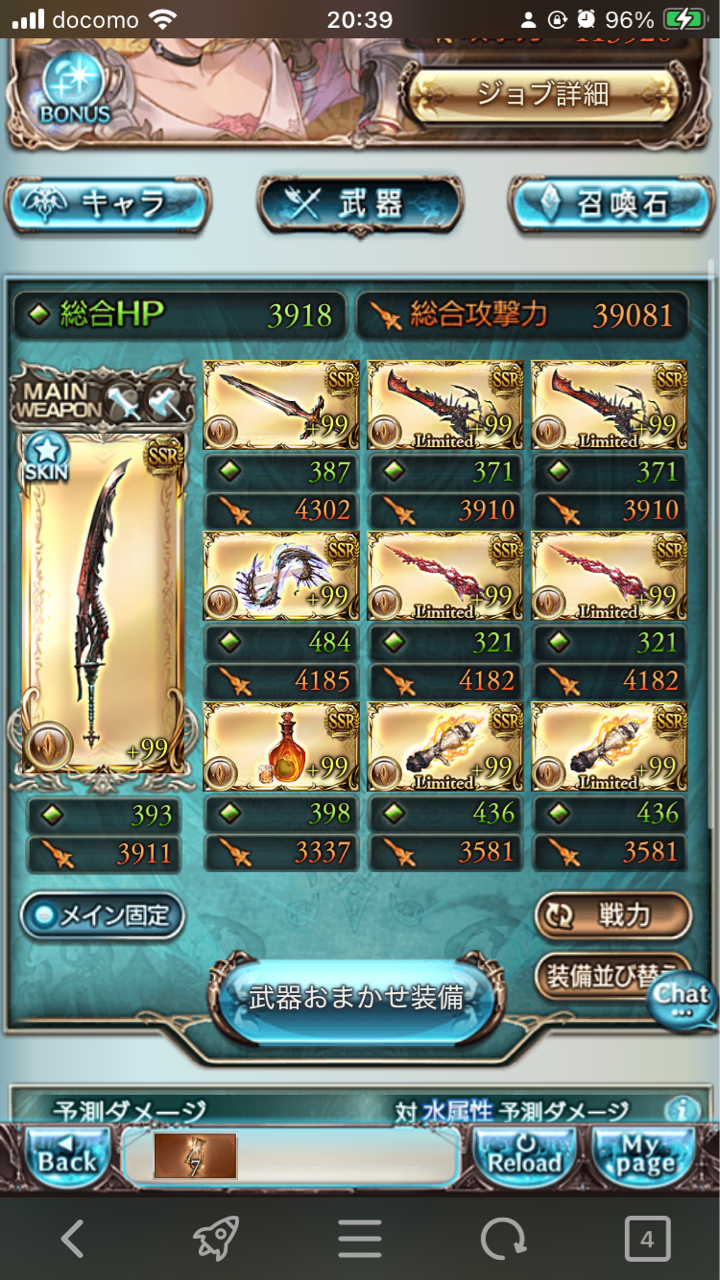Choose the pale serpent harp weapon slot
Image resolution: width=720 pixels, height=1280 pixels.
coord(266,576)
